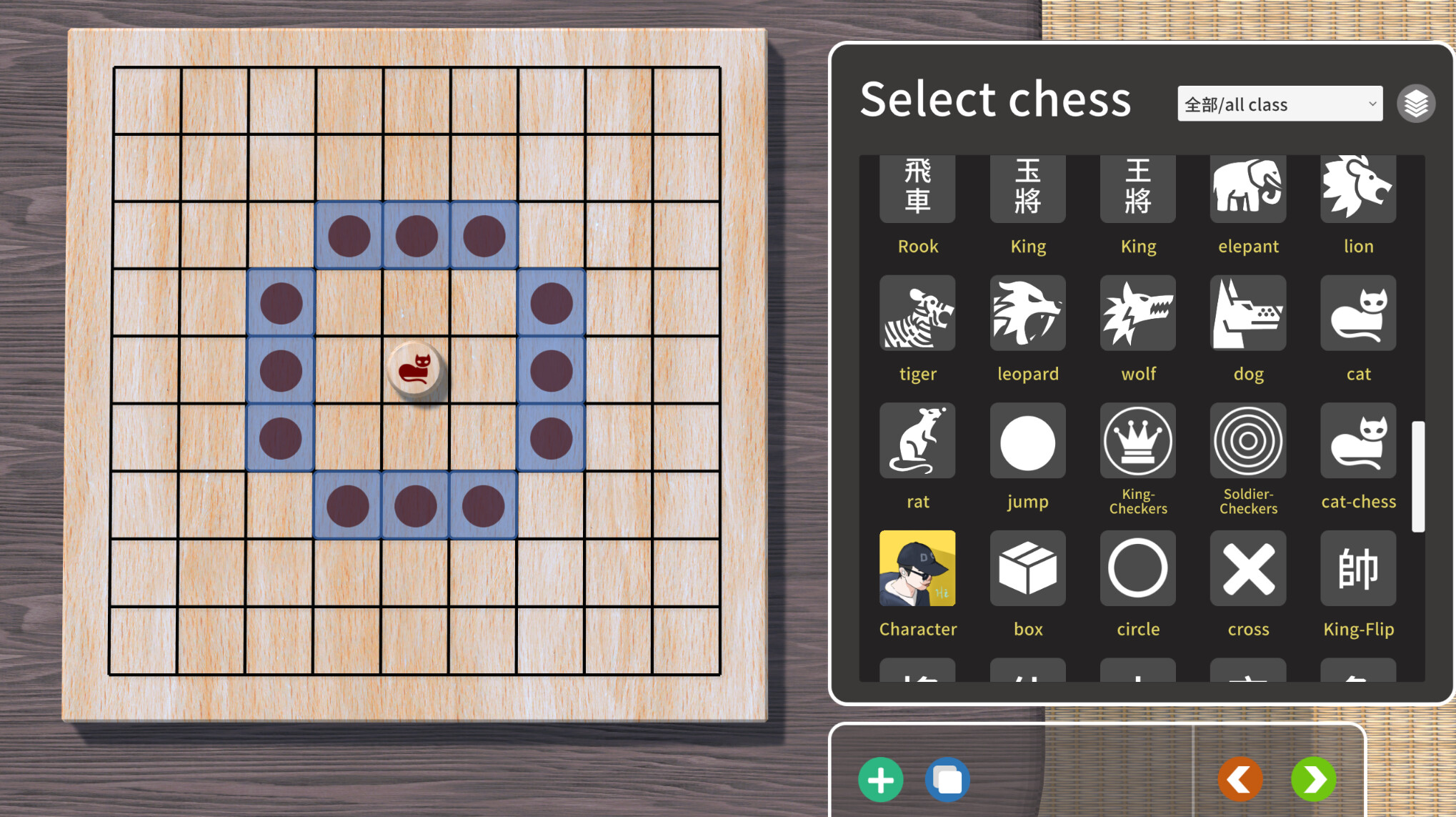Choose the King-Checkers crown piece

tap(1137, 441)
